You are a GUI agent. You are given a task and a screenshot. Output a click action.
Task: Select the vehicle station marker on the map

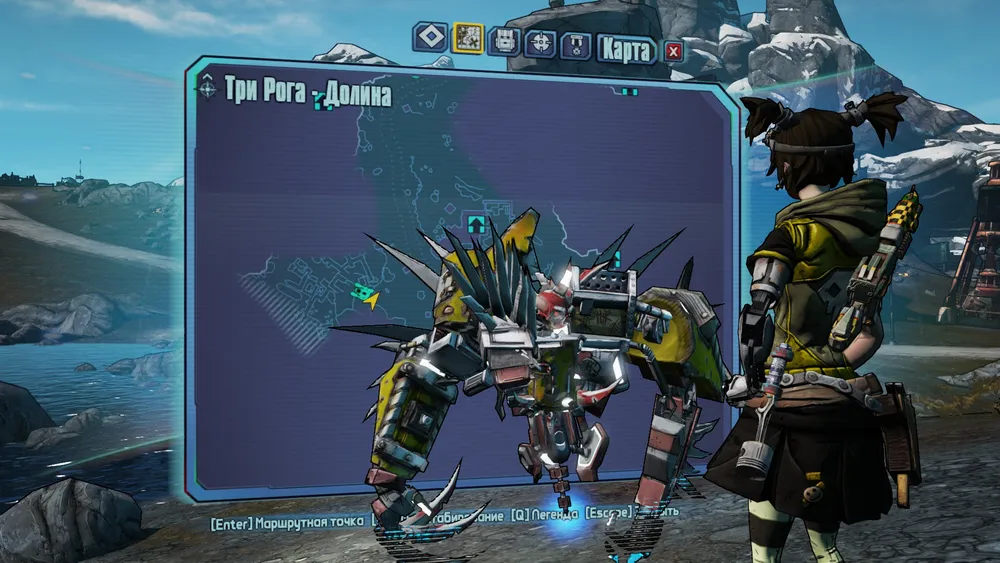click(x=362, y=292)
